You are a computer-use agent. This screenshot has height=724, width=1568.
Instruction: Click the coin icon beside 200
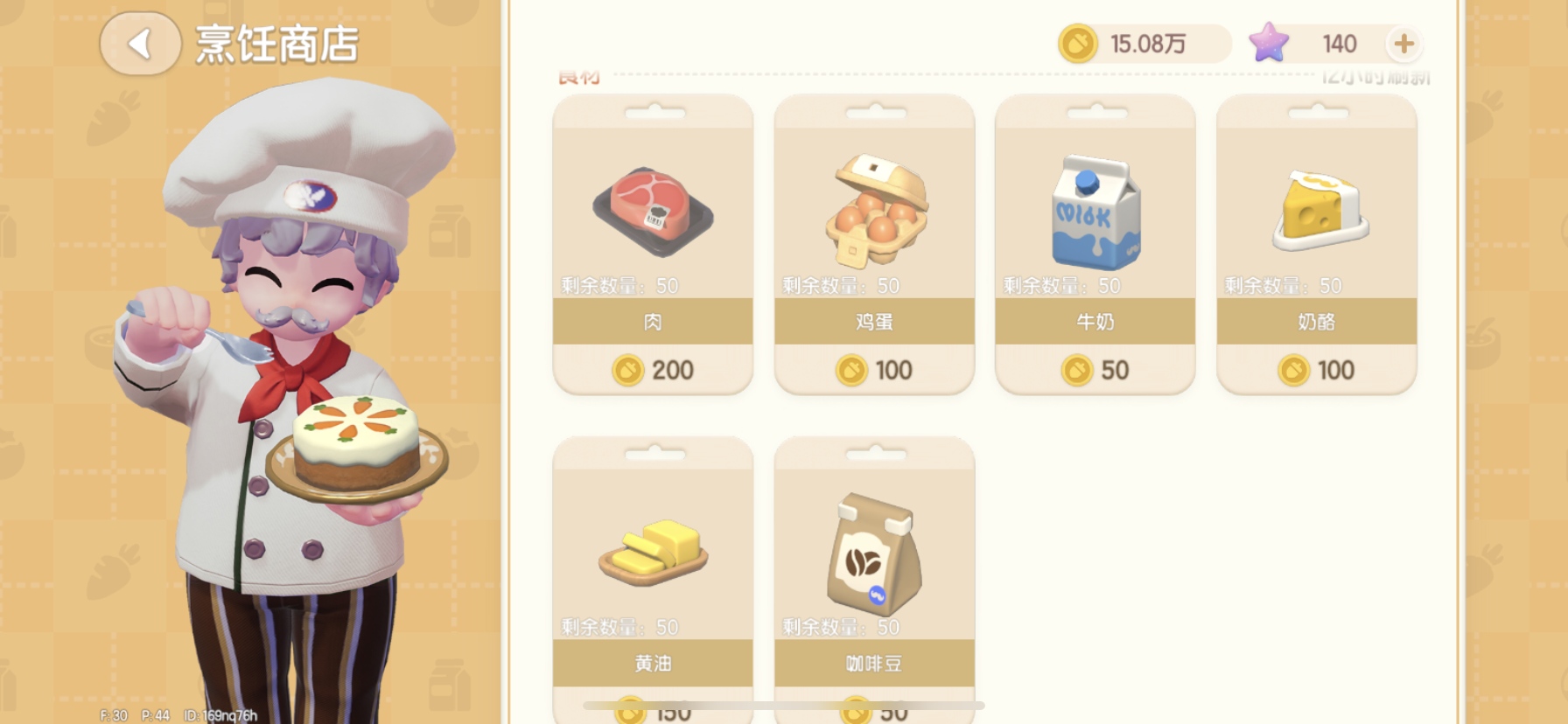coord(627,370)
